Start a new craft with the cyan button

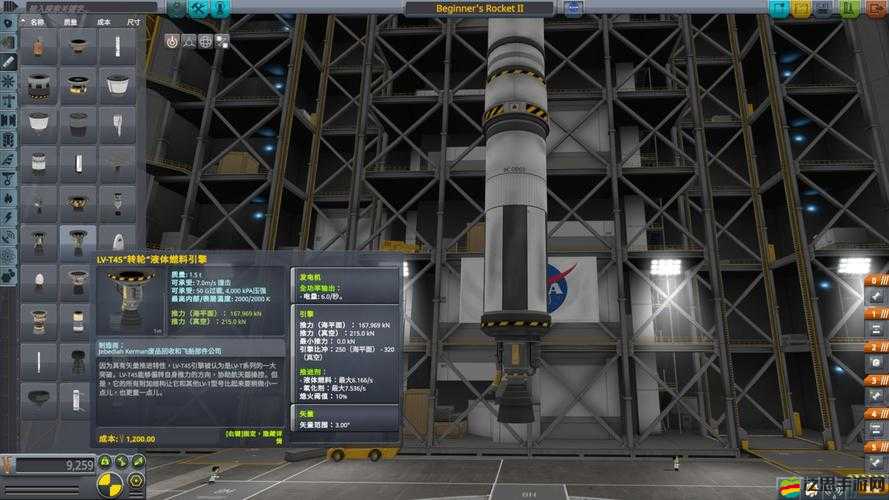click(777, 9)
